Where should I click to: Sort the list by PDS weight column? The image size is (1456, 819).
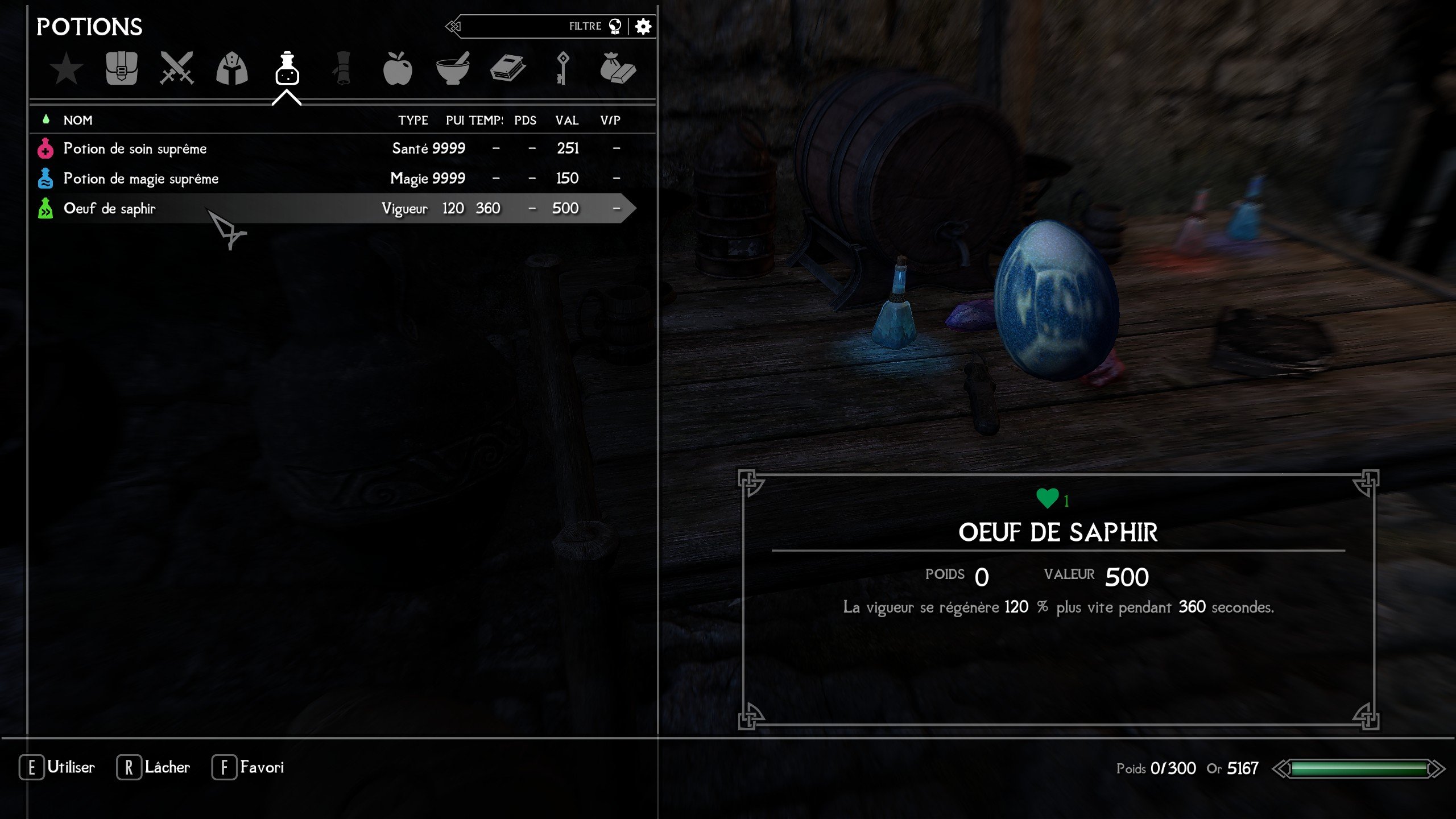525,120
